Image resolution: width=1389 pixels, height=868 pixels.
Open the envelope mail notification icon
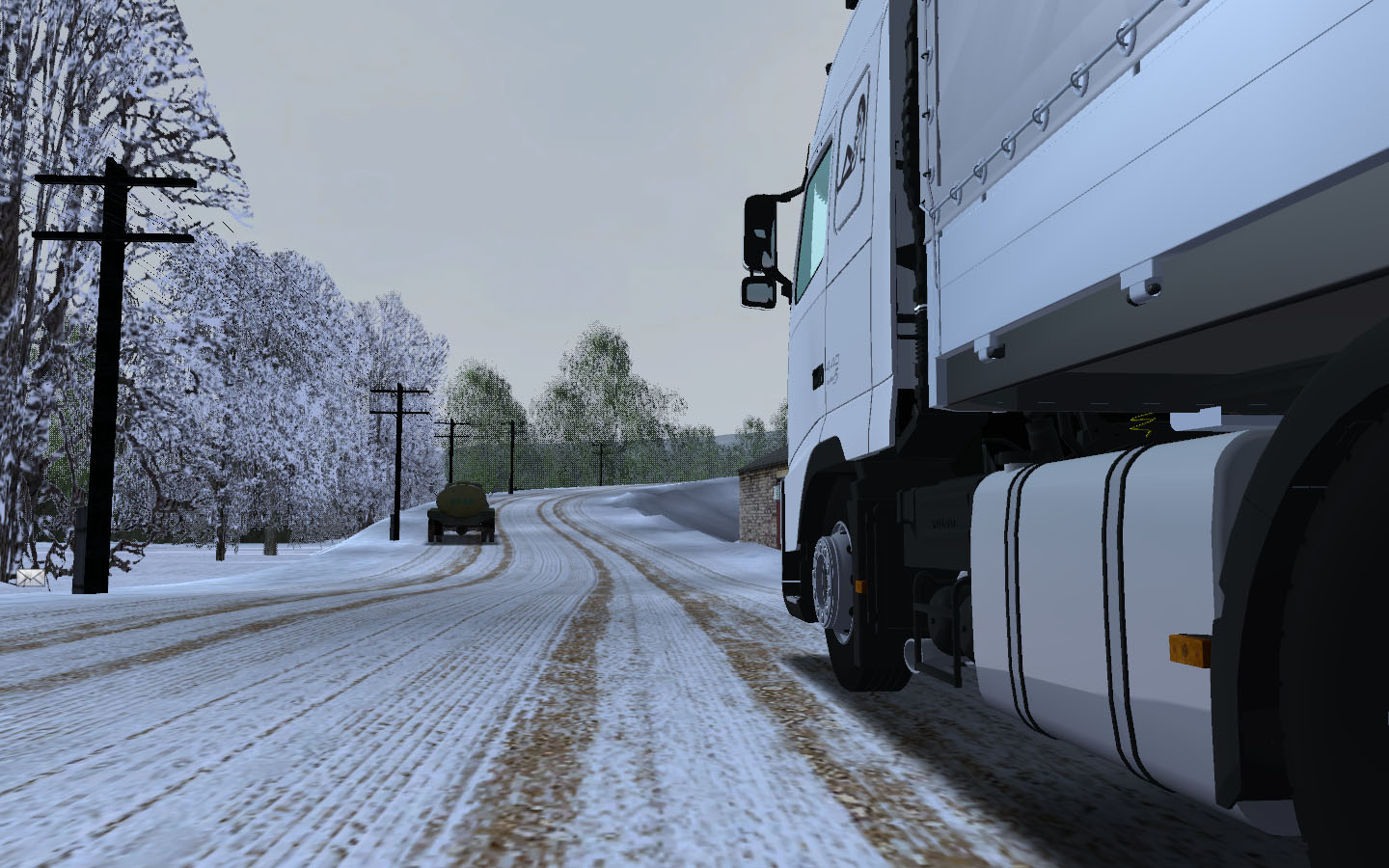point(30,577)
